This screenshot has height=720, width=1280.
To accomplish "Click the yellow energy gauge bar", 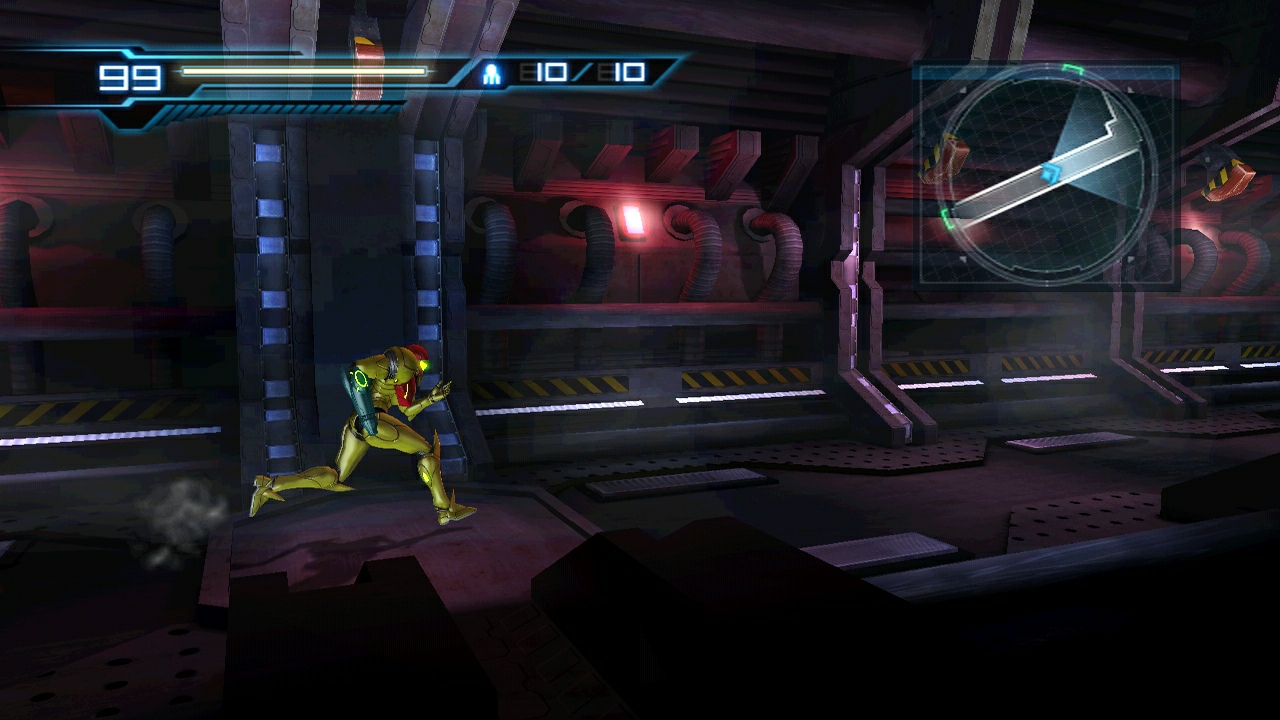I will 300,71.
